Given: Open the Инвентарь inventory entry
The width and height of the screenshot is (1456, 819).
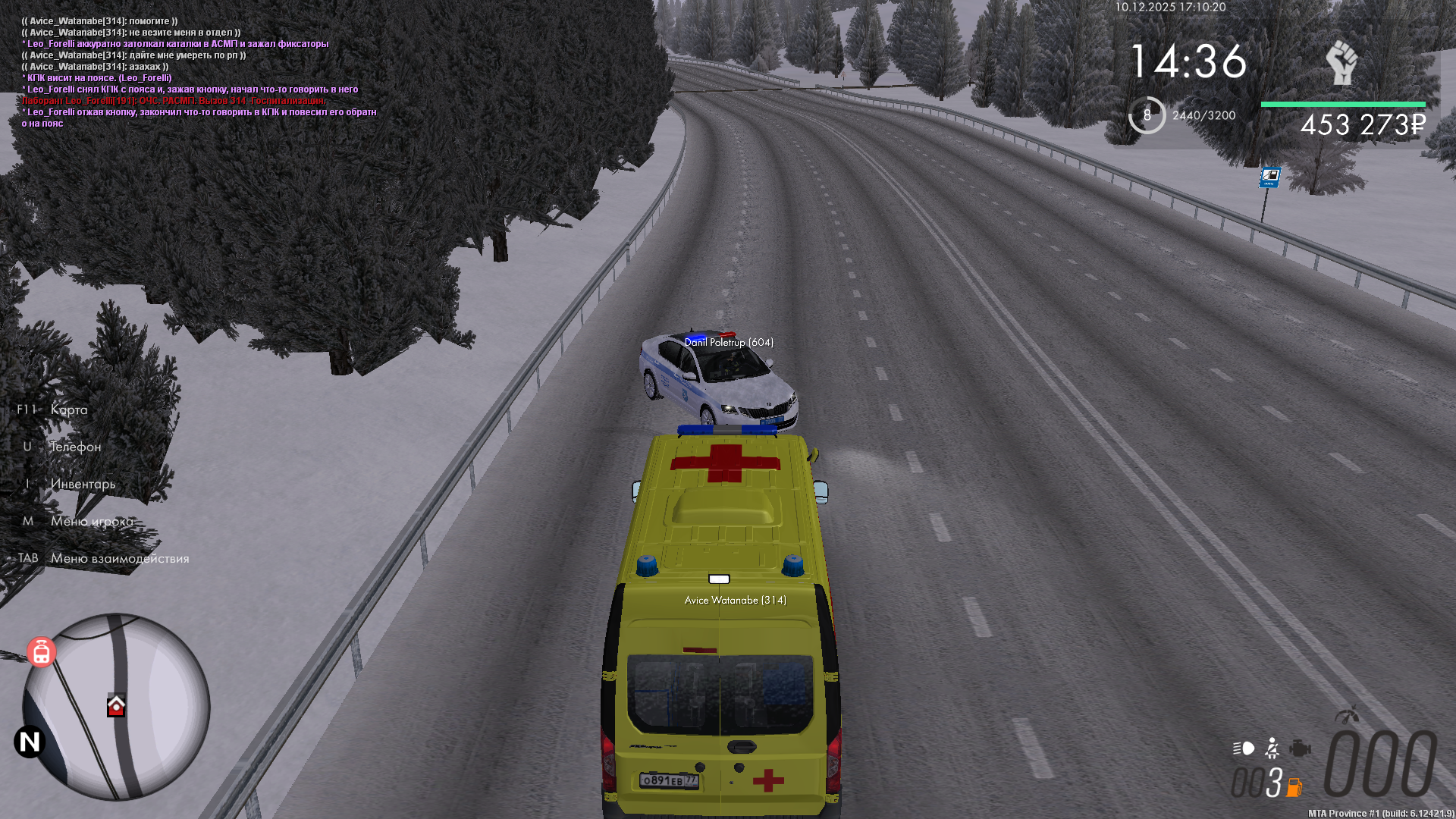Looking at the screenshot, I should tap(83, 484).
